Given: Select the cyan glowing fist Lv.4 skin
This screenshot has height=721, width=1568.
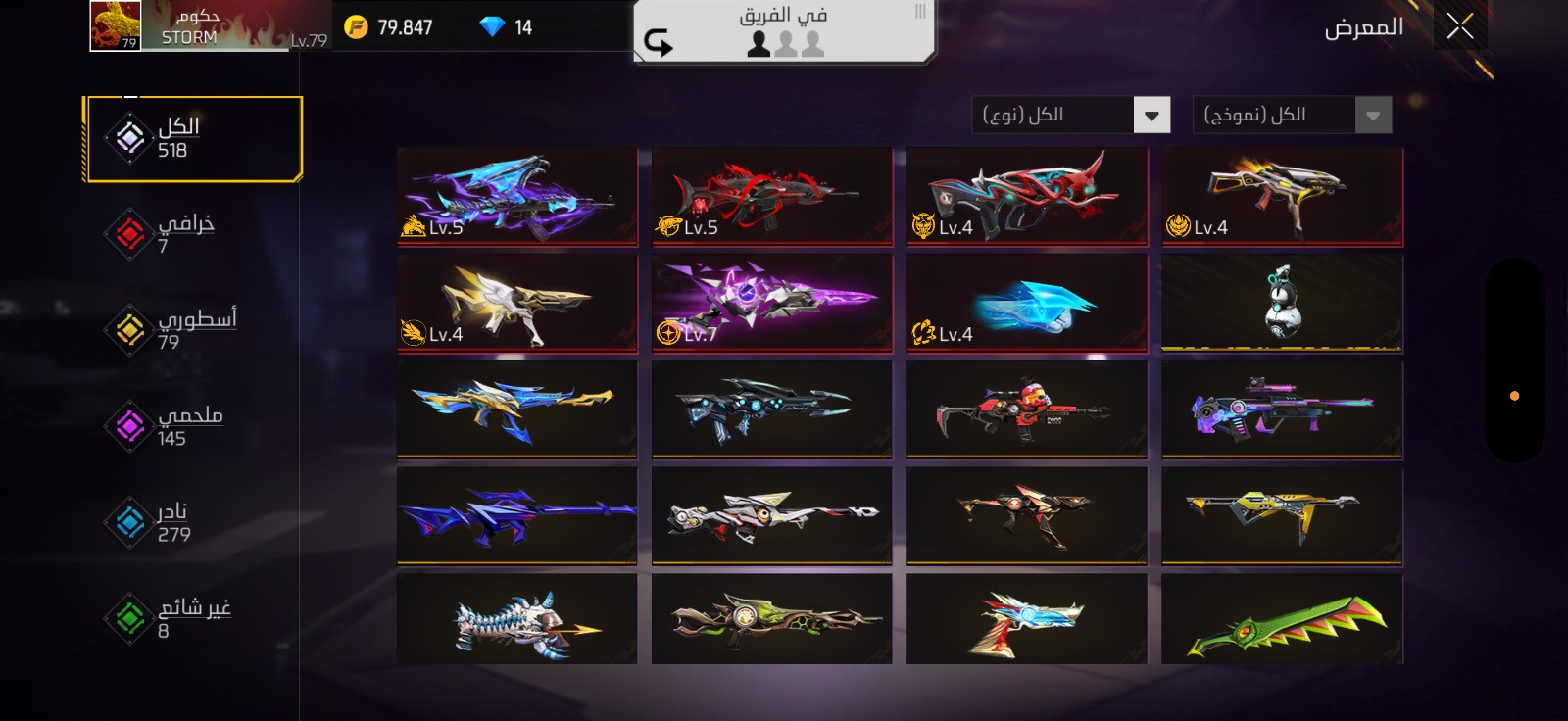Looking at the screenshot, I should coord(1027,302).
